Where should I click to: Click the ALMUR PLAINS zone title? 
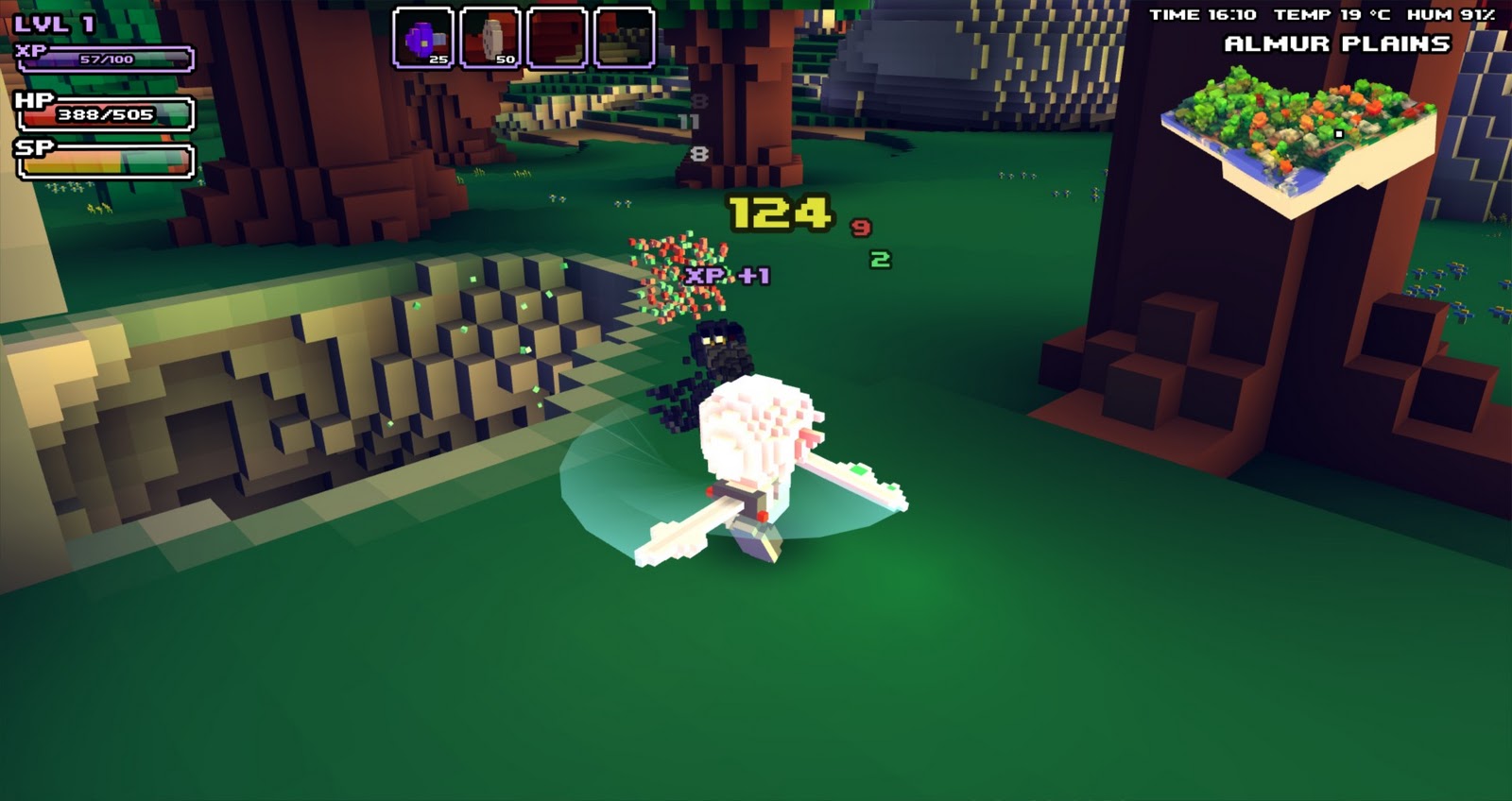pos(1335,42)
